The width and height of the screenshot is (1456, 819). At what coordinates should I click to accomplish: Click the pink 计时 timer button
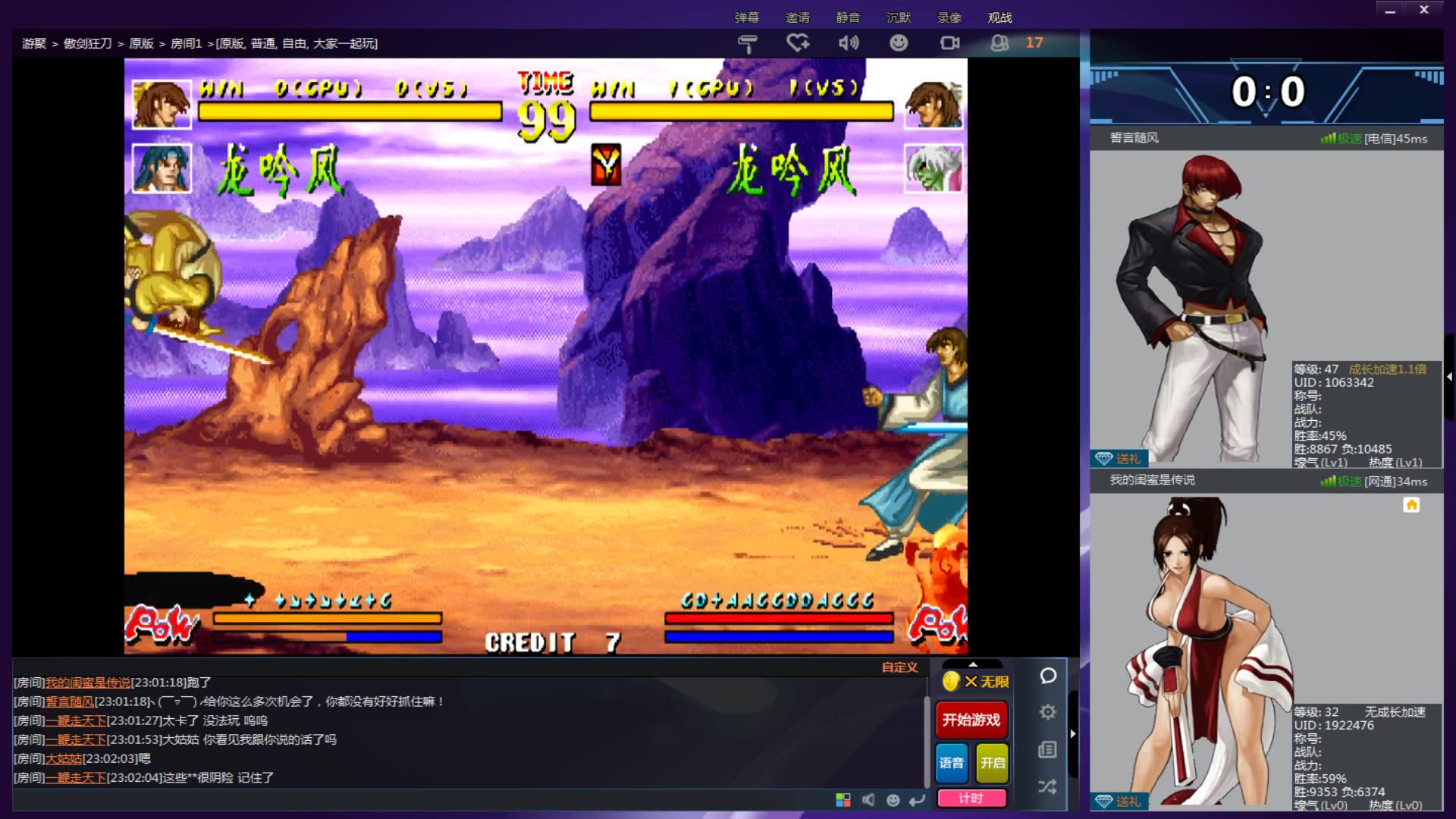tap(971, 799)
